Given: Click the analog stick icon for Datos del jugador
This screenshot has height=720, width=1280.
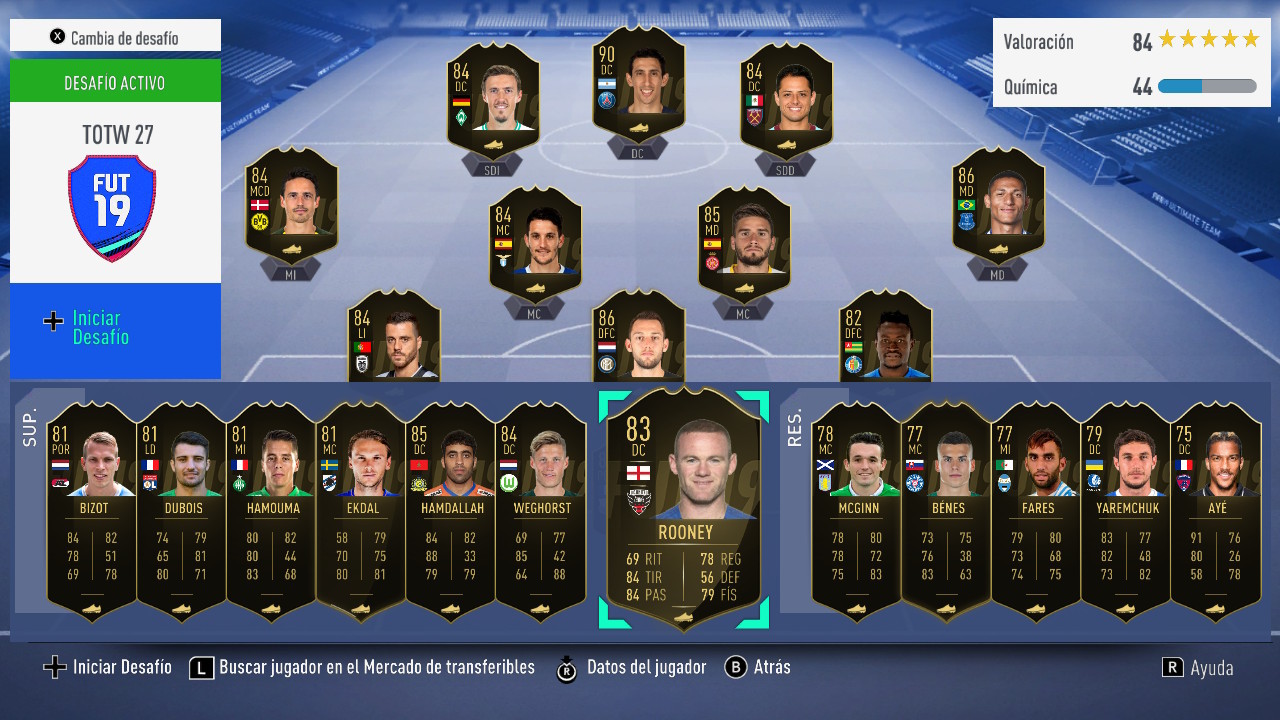Looking at the screenshot, I should click(x=568, y=667).
